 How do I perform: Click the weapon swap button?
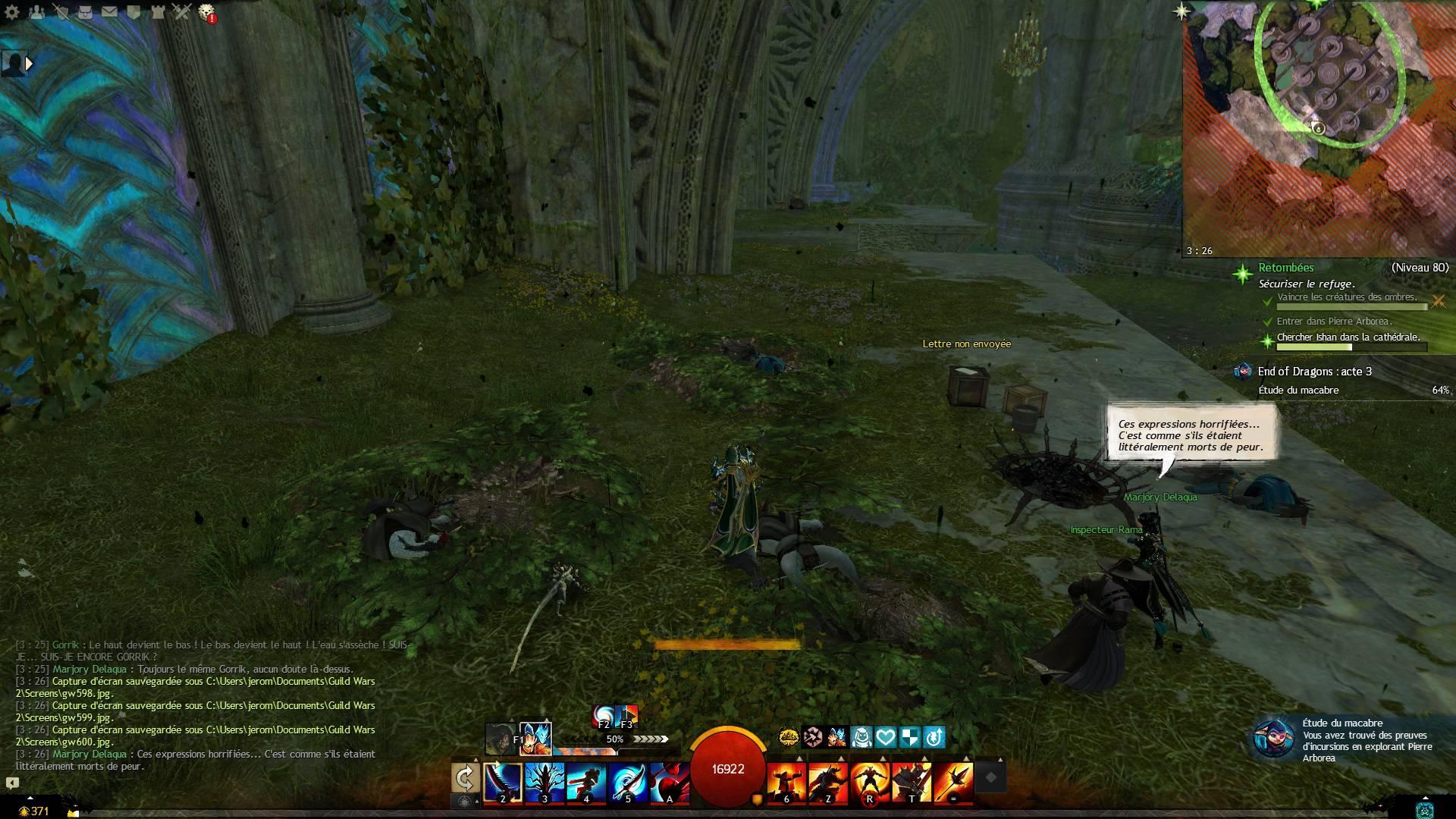pyautogui.click(x=465, y=778)
